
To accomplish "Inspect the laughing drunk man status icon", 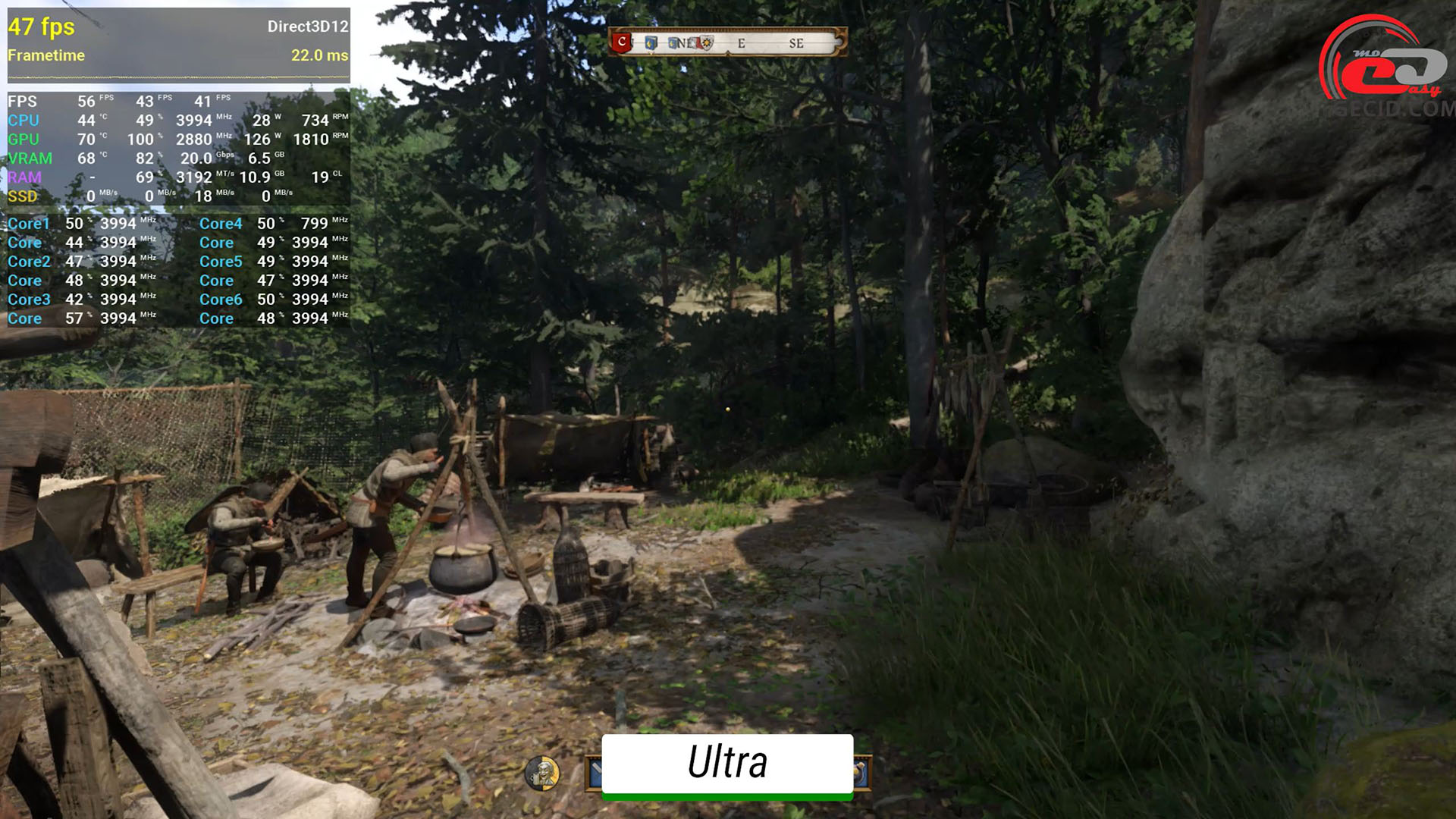I will pos(541,773).
